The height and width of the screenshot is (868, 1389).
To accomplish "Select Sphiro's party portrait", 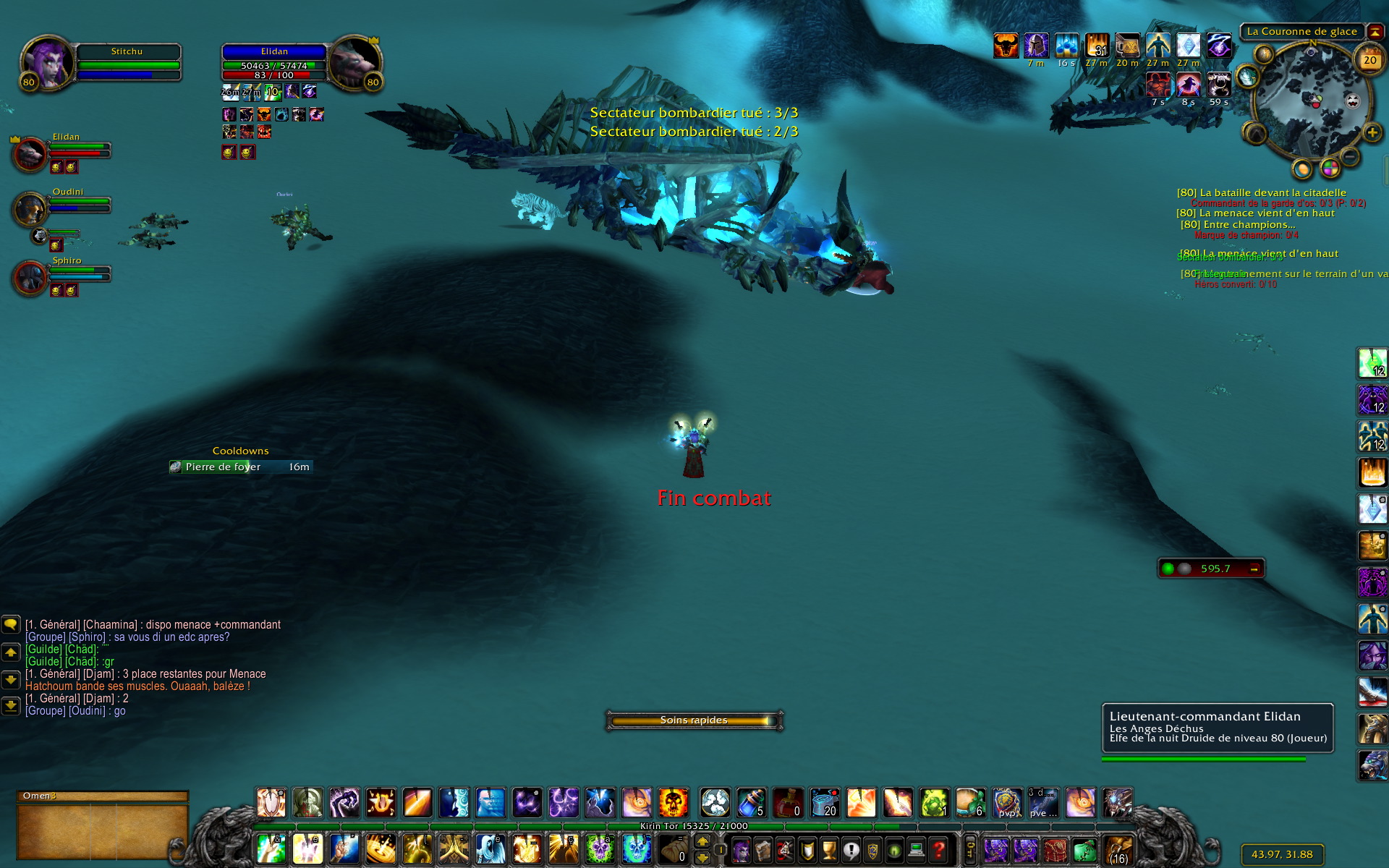I will pos(30,277).
